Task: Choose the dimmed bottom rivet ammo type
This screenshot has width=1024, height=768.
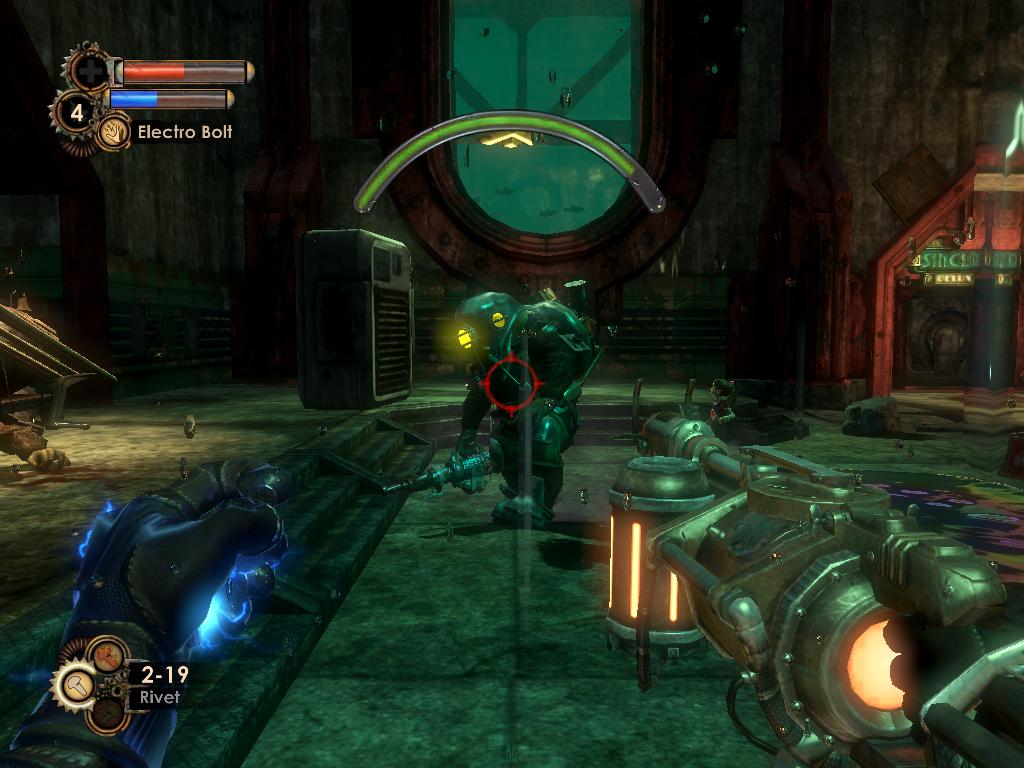Action: tap(105, 713)
